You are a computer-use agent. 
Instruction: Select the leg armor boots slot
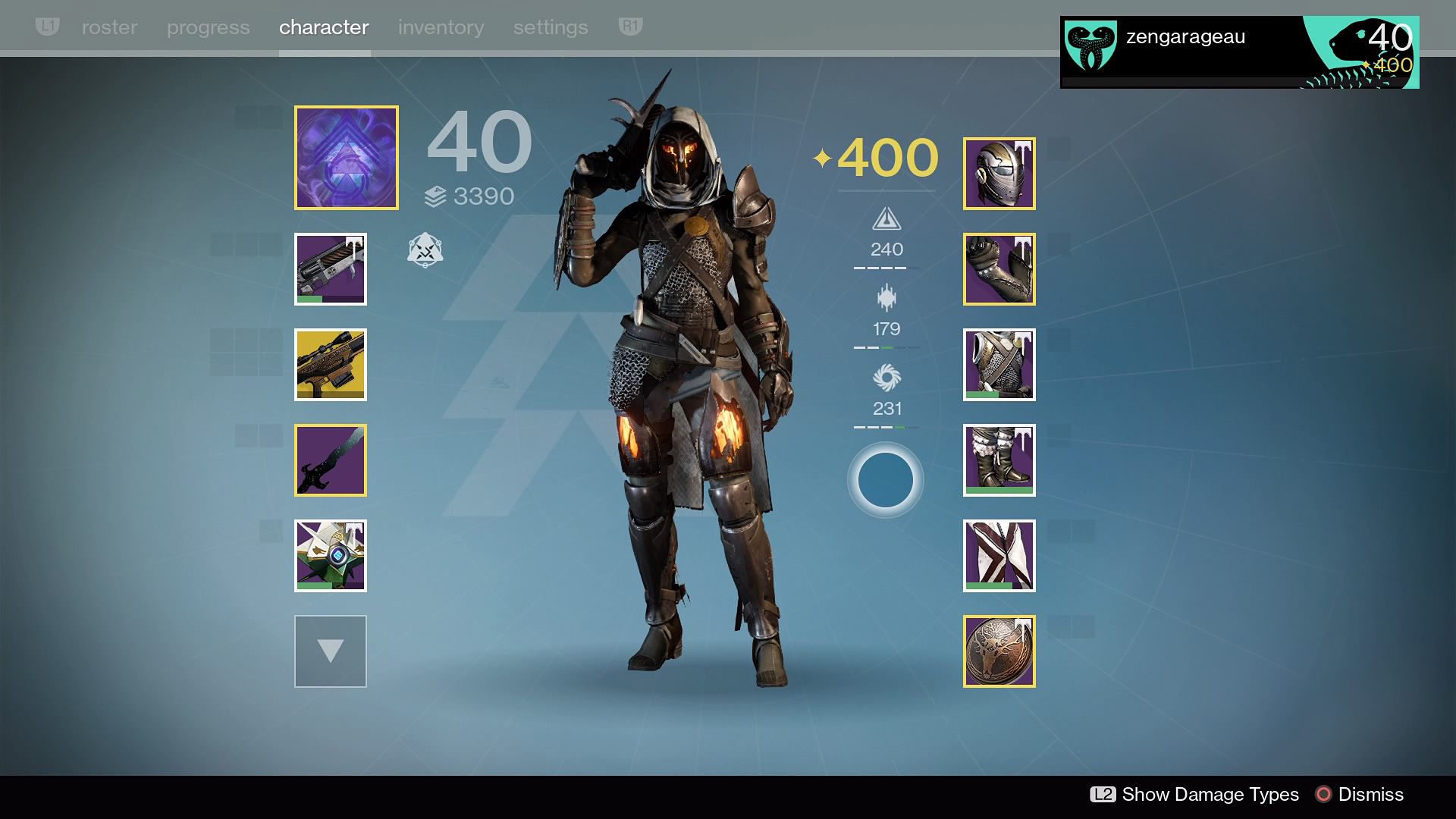tap(999, 460)
